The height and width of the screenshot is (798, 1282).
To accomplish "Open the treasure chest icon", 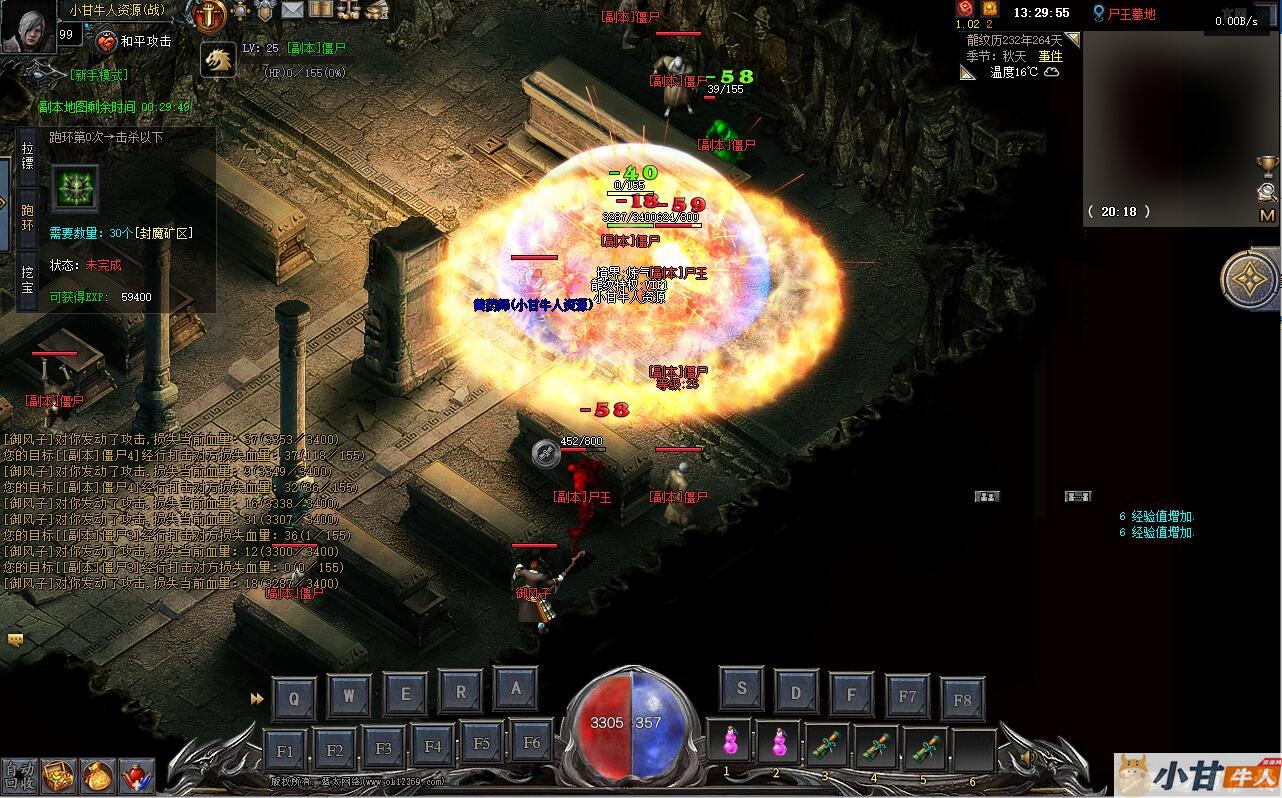I will pyautogui.click(x=62, y=775).
